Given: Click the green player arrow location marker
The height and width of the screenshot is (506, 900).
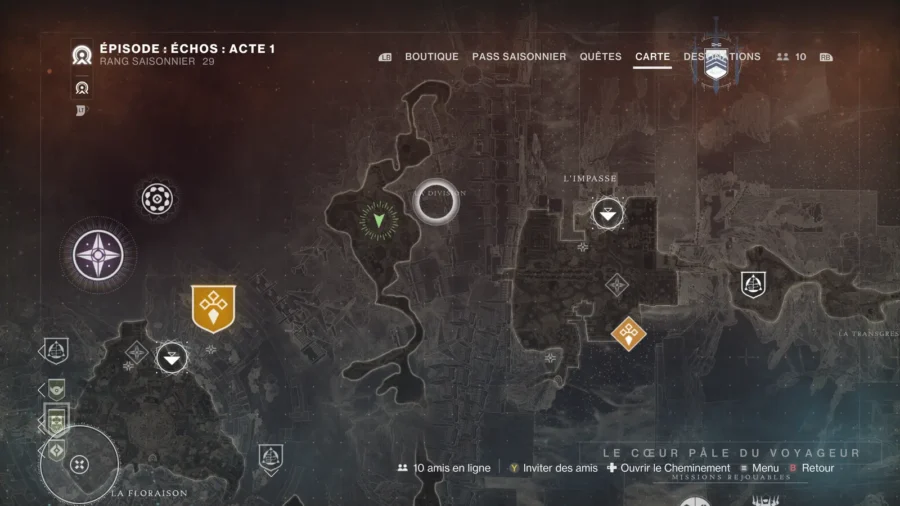Looking at the screenshot, I should click(378, 218).
